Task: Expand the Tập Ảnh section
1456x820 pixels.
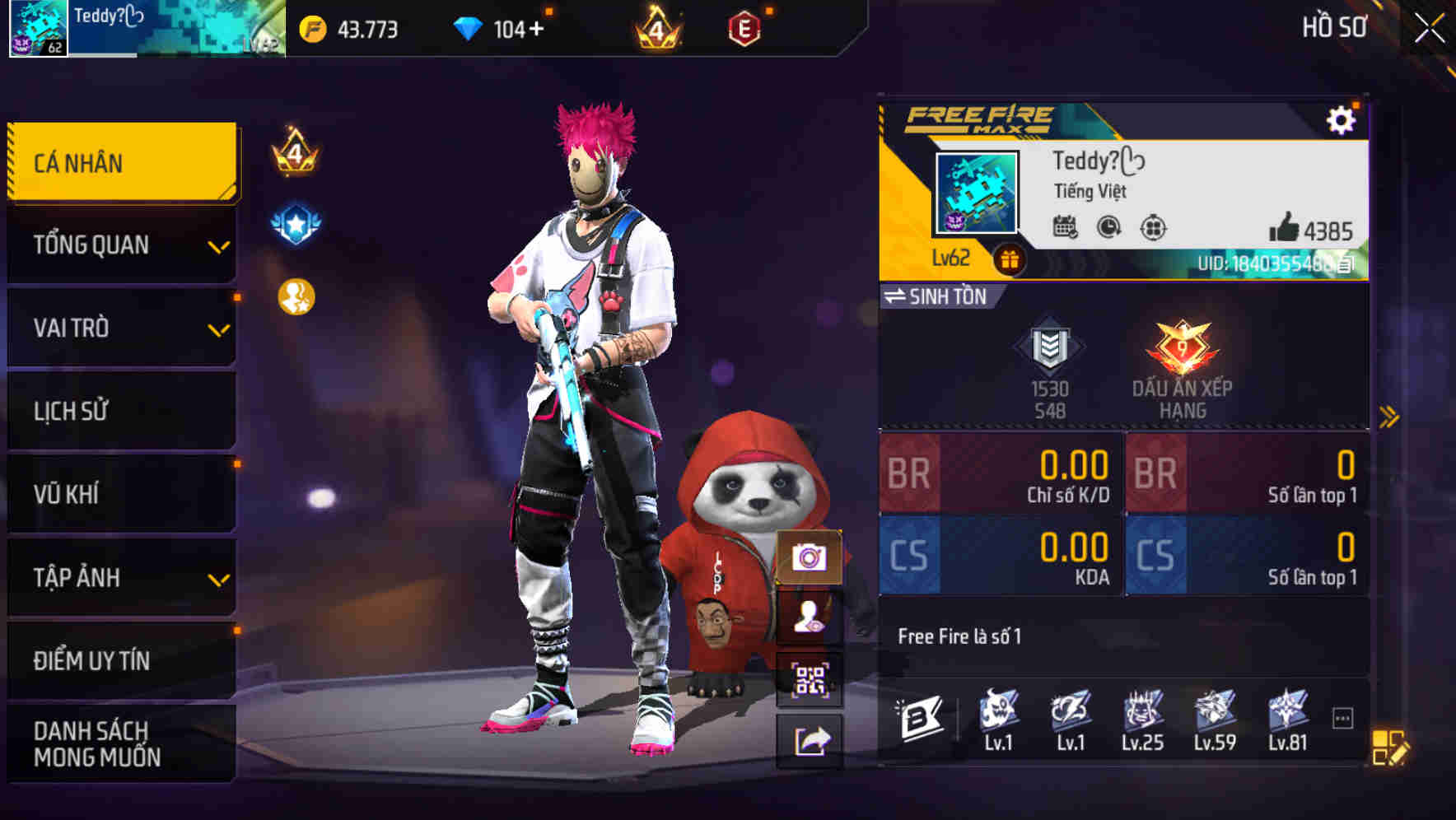Action: coord(119,578)
